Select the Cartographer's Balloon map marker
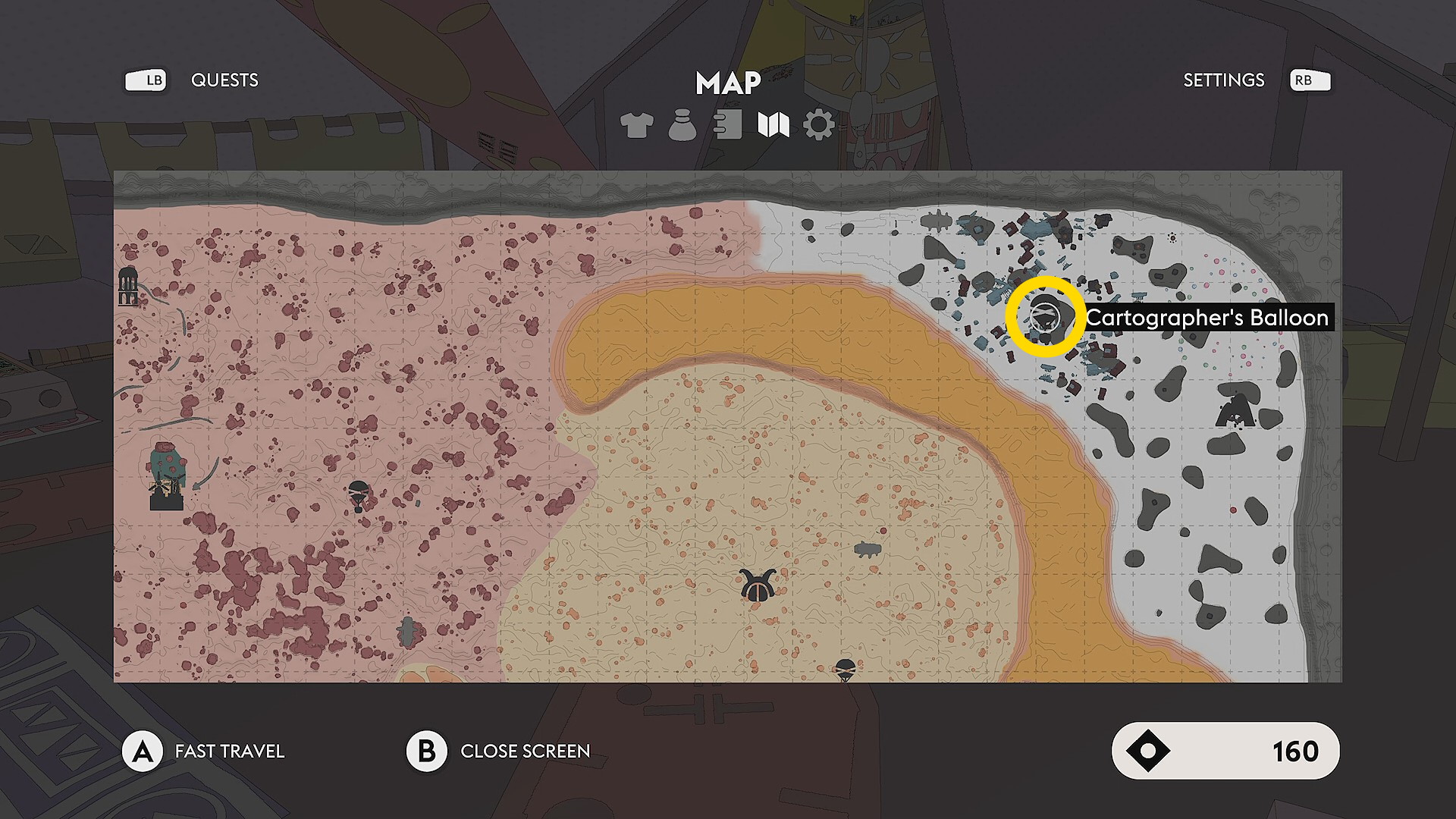Image resolution: width=1456 pixels, height=819 pixels. pyautogui.click(x=1046, y=317)
